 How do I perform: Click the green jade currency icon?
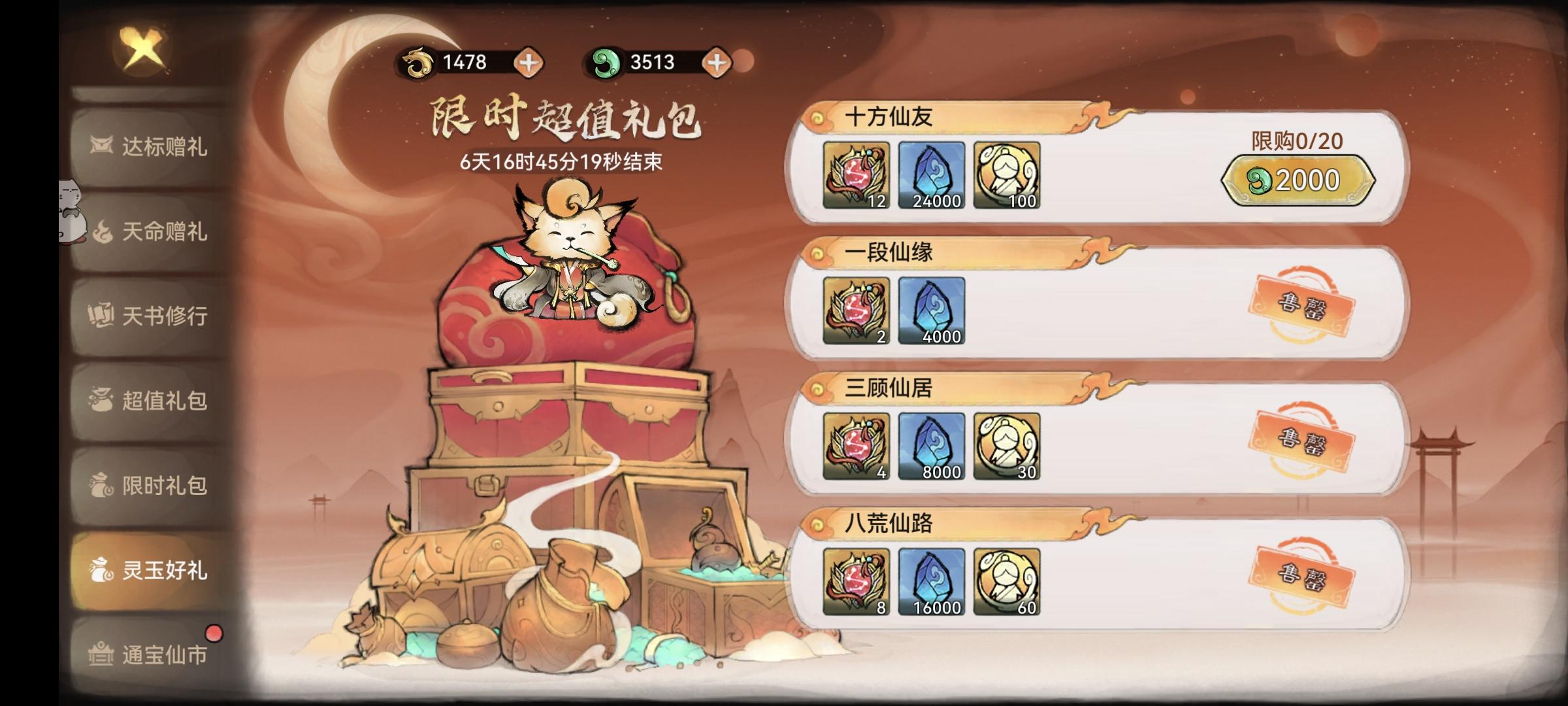[x=608, y=63]
